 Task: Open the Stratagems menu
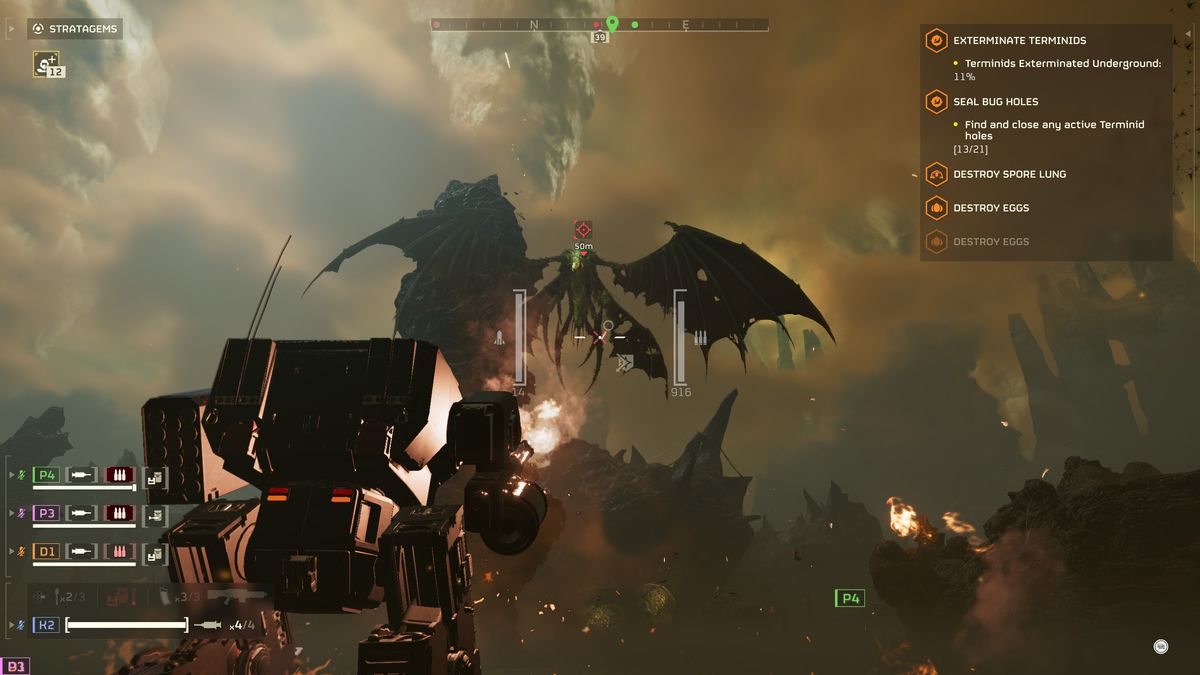tap(75, 29)
